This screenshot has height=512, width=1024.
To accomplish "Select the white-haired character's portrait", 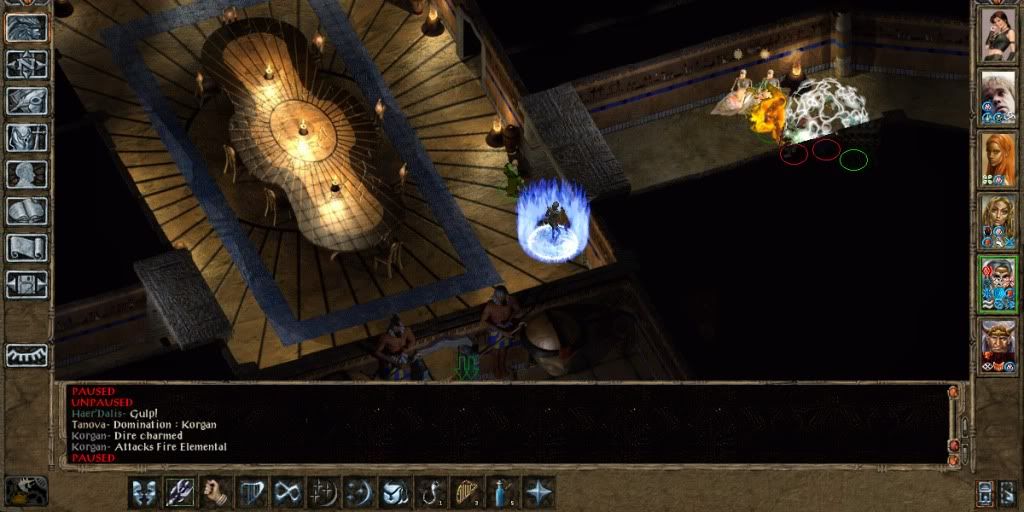I will tap(997, 97).
